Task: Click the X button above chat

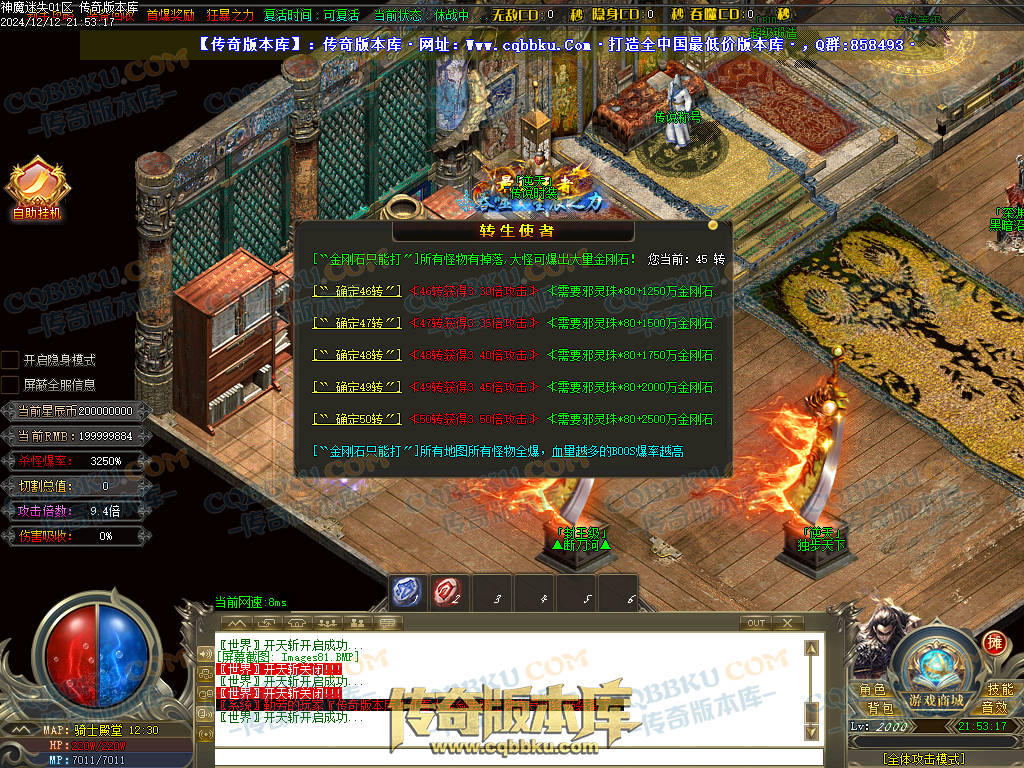Action: pyautogui.click(x=788, y=623)
